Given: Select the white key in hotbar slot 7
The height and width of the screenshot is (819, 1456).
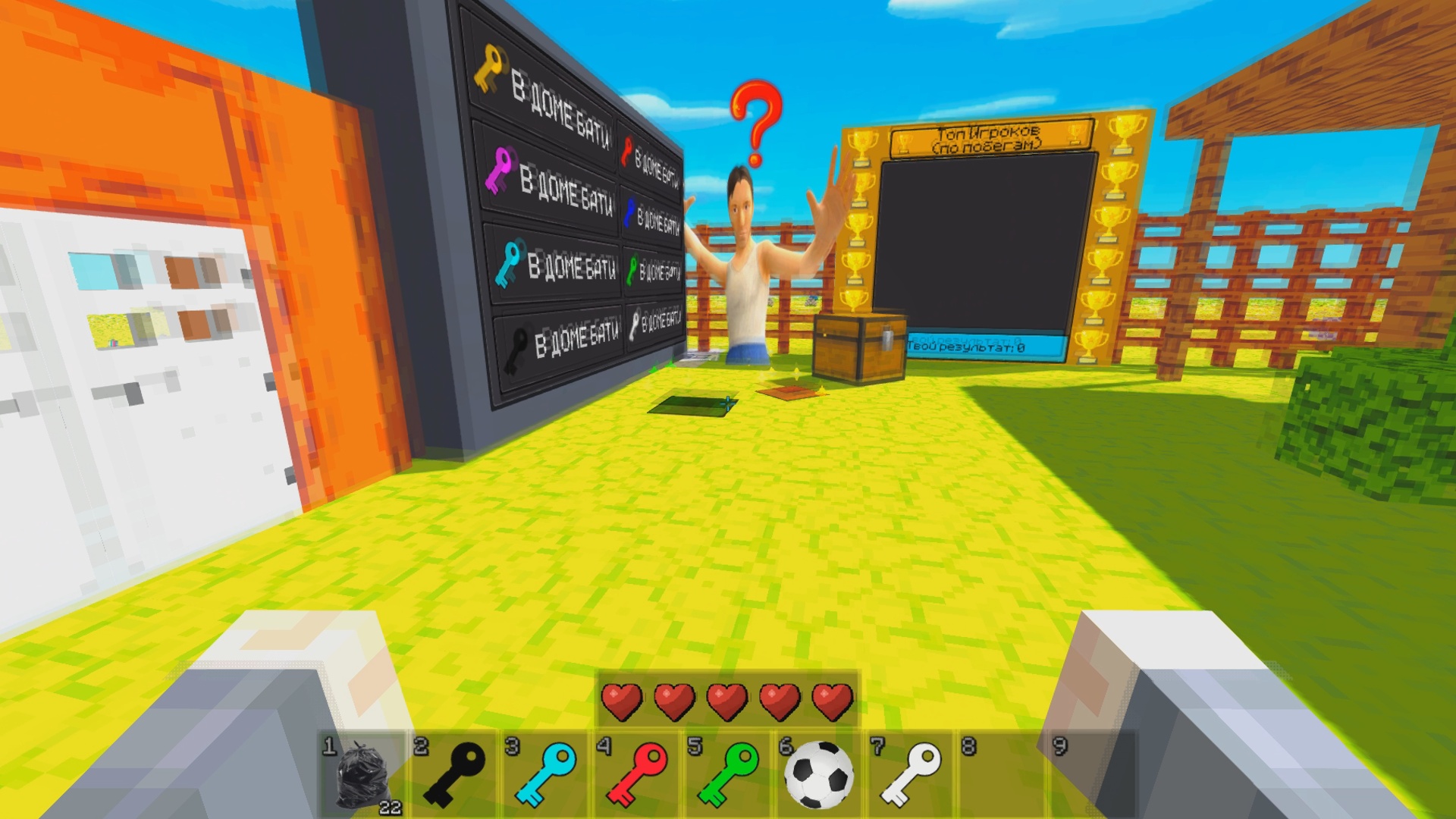Looking at the screenshot, I should [911, 775].
